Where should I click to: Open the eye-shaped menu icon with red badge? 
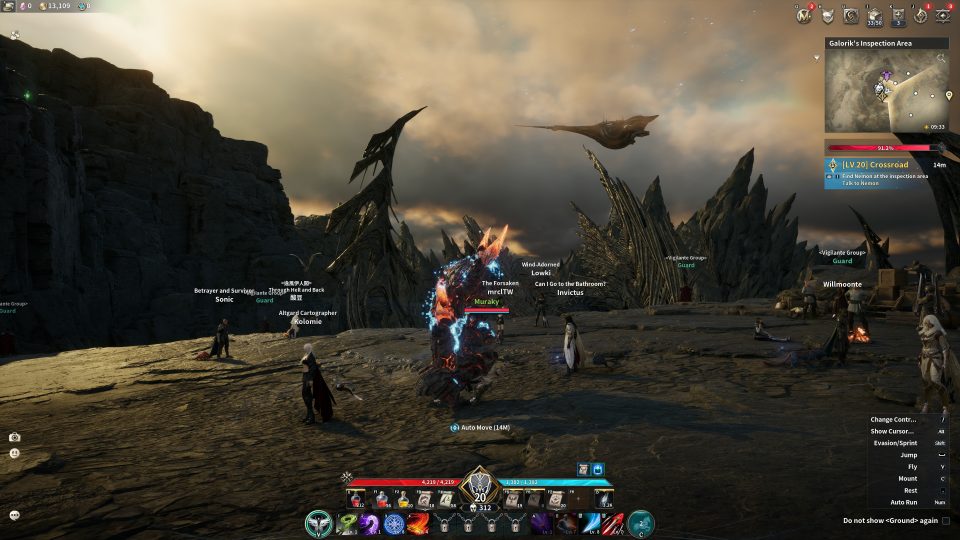(x=942, y=15)
